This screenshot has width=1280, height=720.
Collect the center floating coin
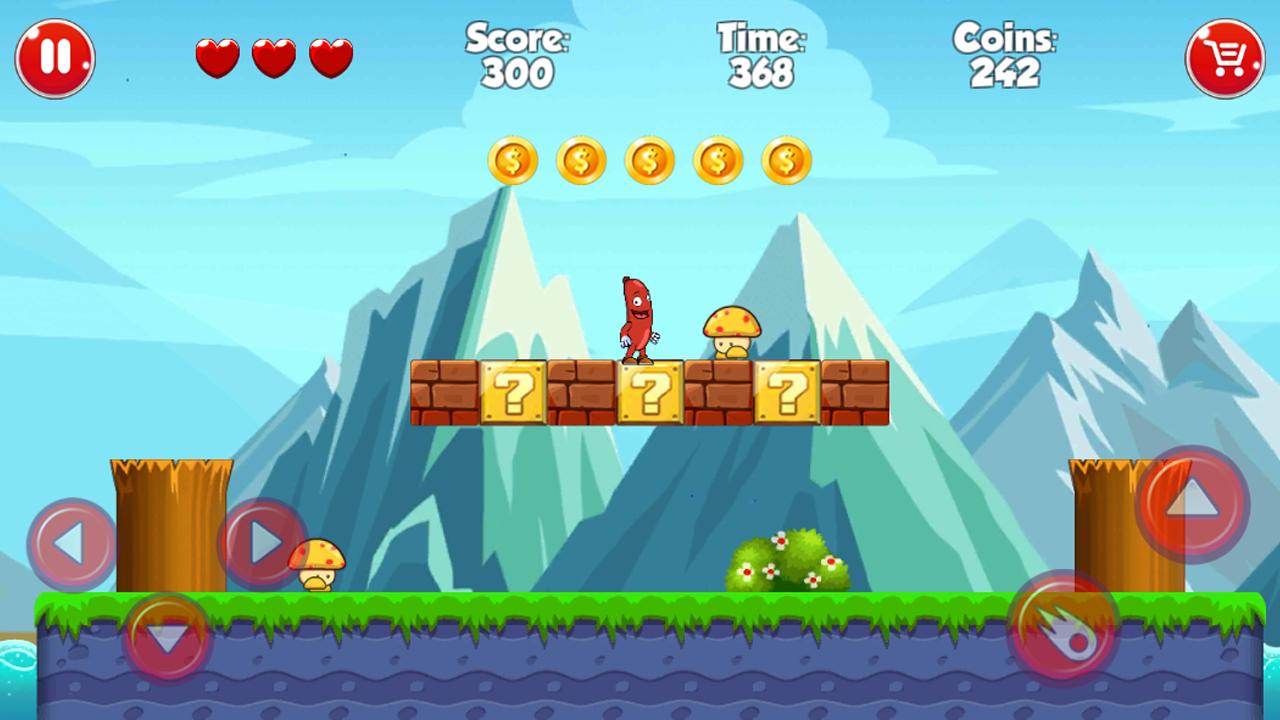(649, 160)
